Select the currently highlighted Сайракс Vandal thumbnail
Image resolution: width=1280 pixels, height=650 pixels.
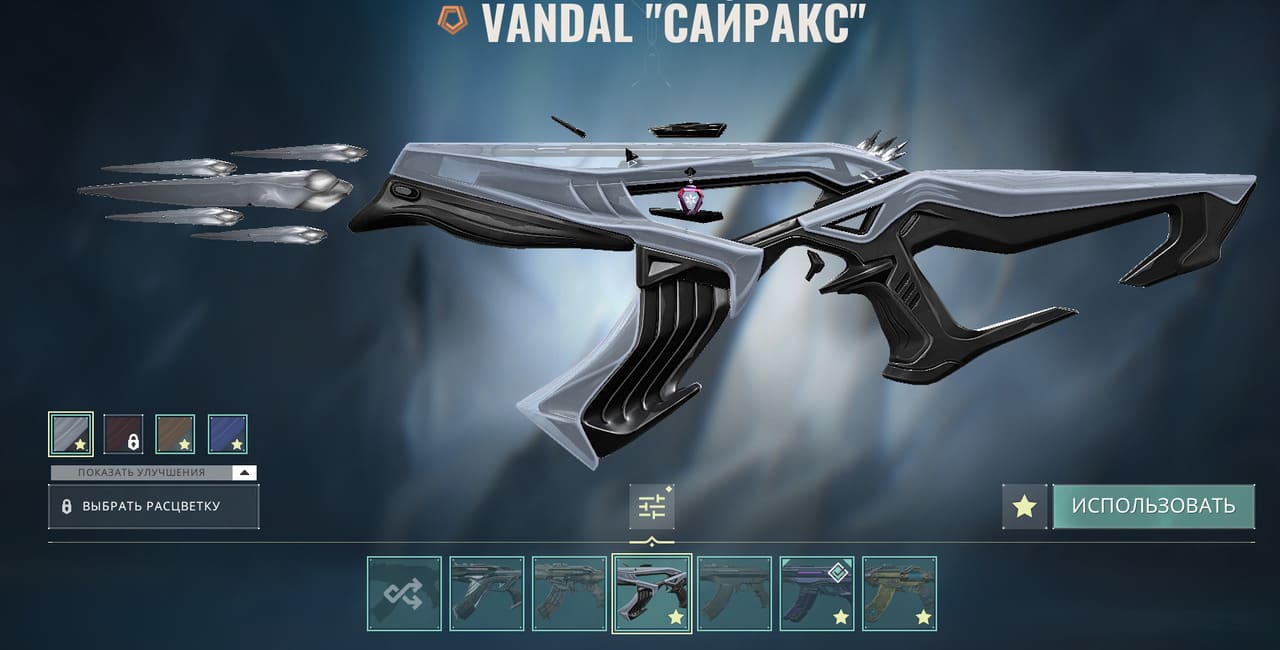click(x=652, y=594)
